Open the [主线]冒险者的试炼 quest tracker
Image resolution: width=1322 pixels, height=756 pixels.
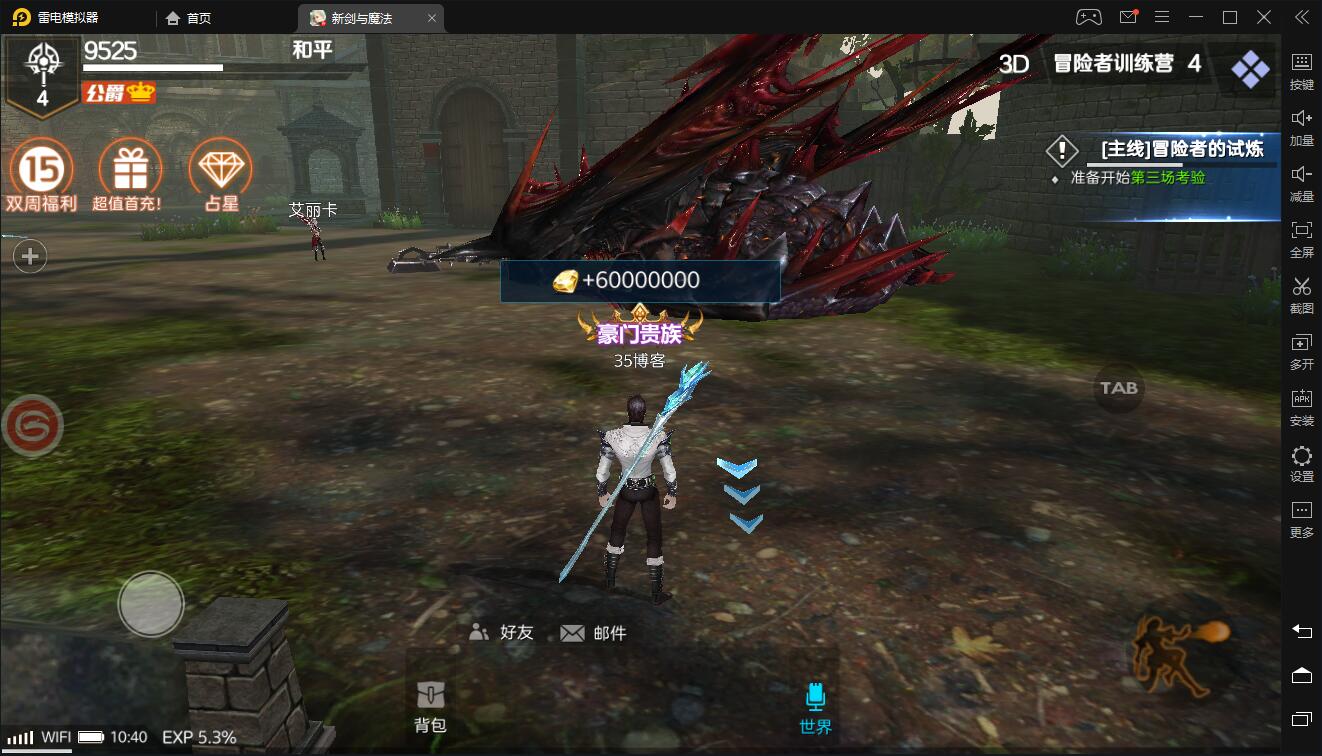click(x=1180, y=150)
